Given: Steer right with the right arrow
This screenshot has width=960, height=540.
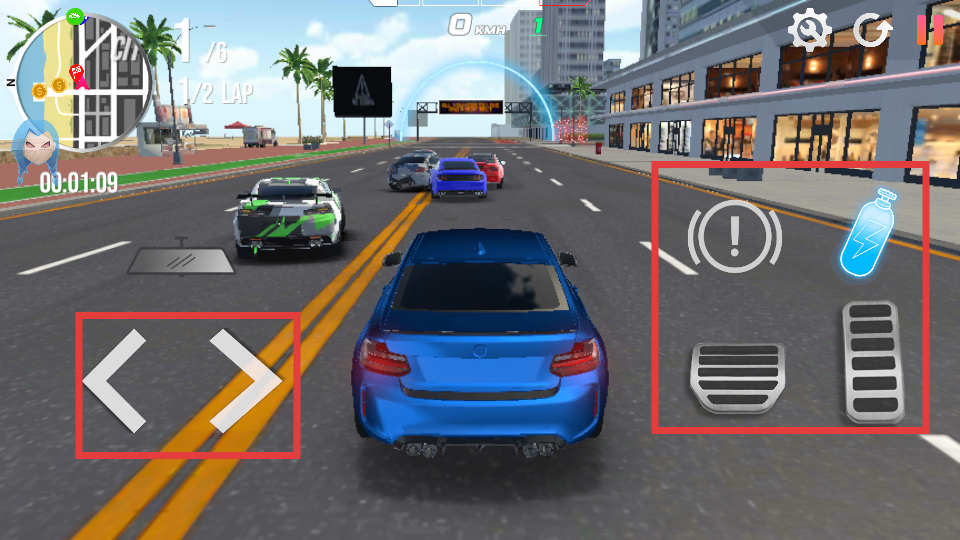Looking at the screenshot, I should [x=246, y=382].
